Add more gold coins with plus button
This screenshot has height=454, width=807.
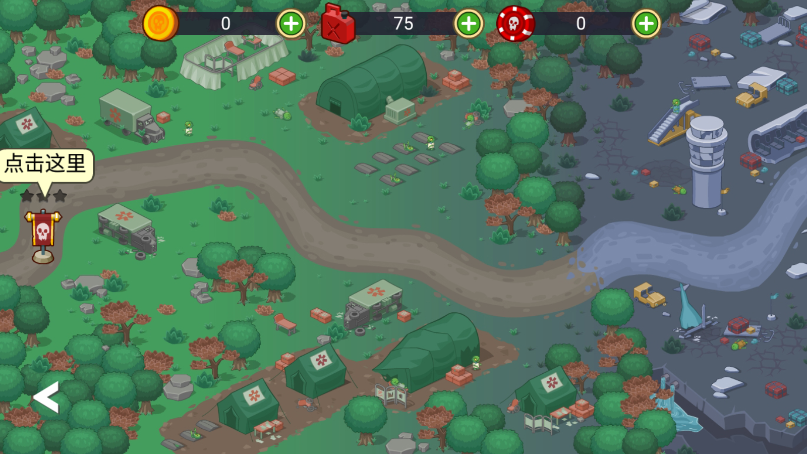pos(291,23)
